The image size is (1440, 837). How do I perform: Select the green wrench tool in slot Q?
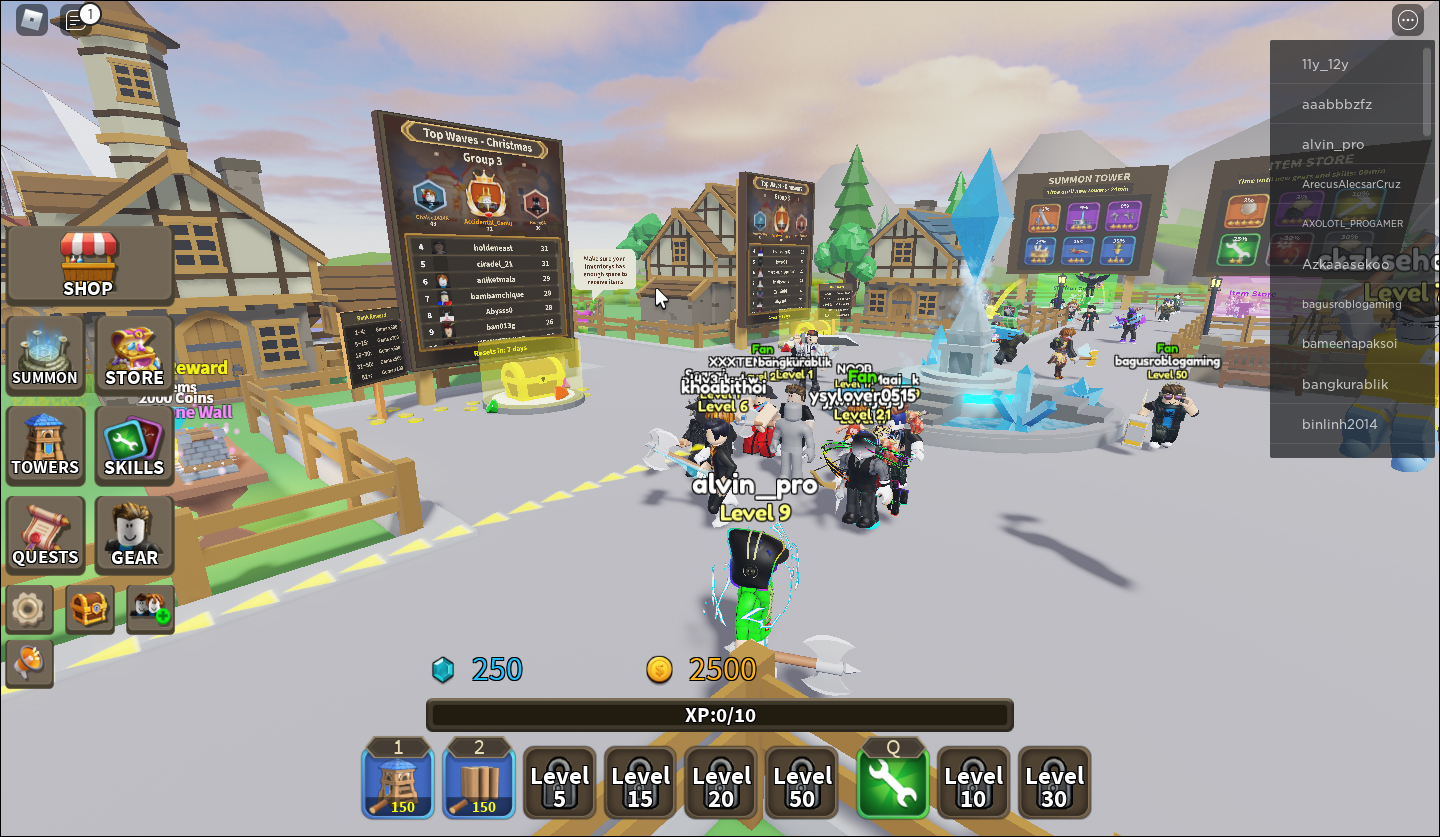click(892, 782)
